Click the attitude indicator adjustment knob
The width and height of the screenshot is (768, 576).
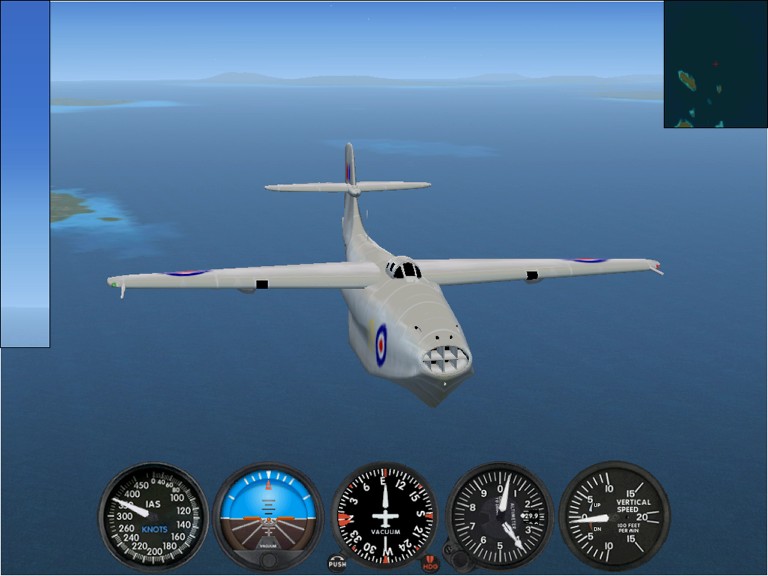pyautogui.click(x=268, y=559)
